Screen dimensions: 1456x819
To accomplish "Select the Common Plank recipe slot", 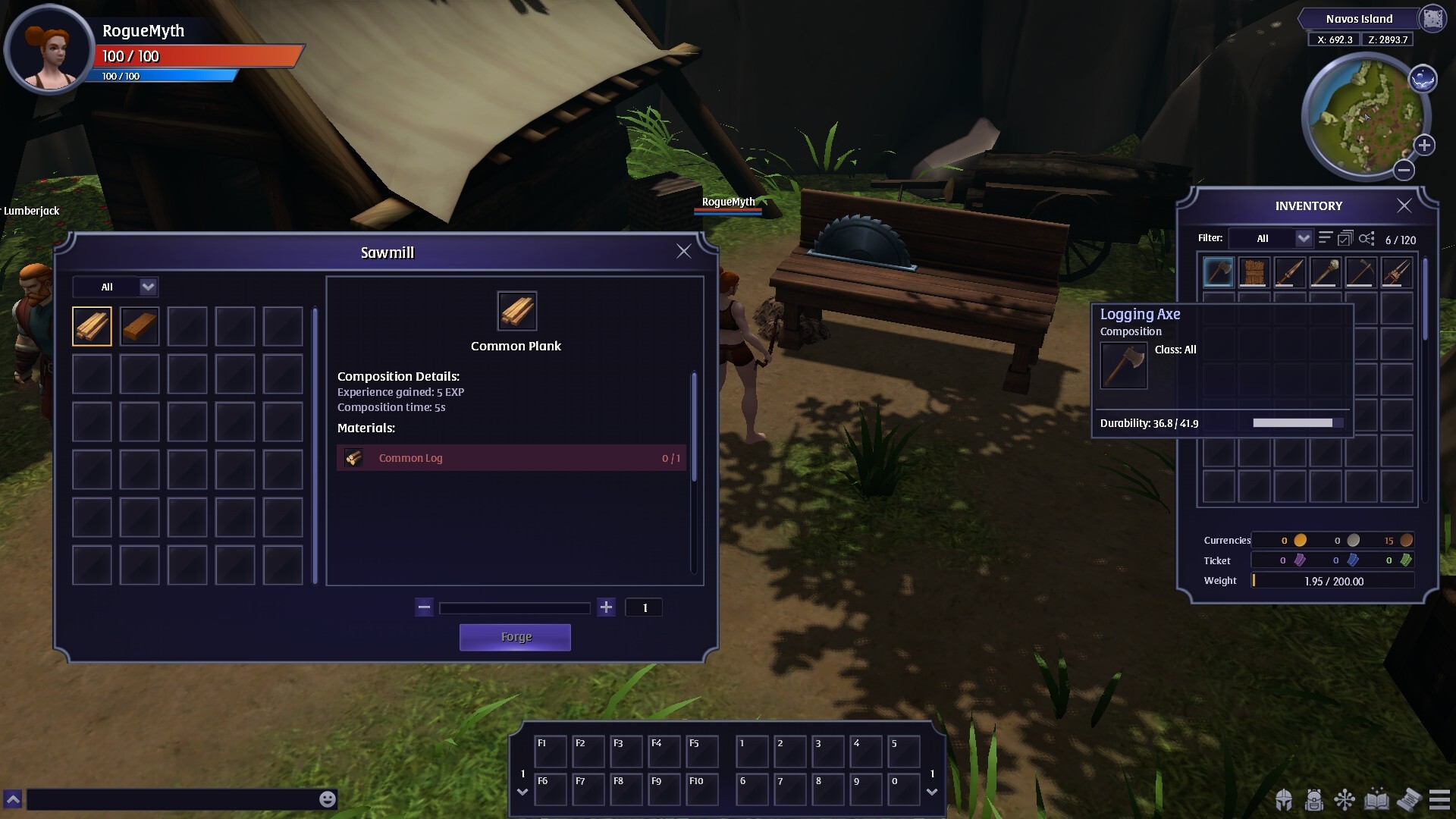I will 92,326.
